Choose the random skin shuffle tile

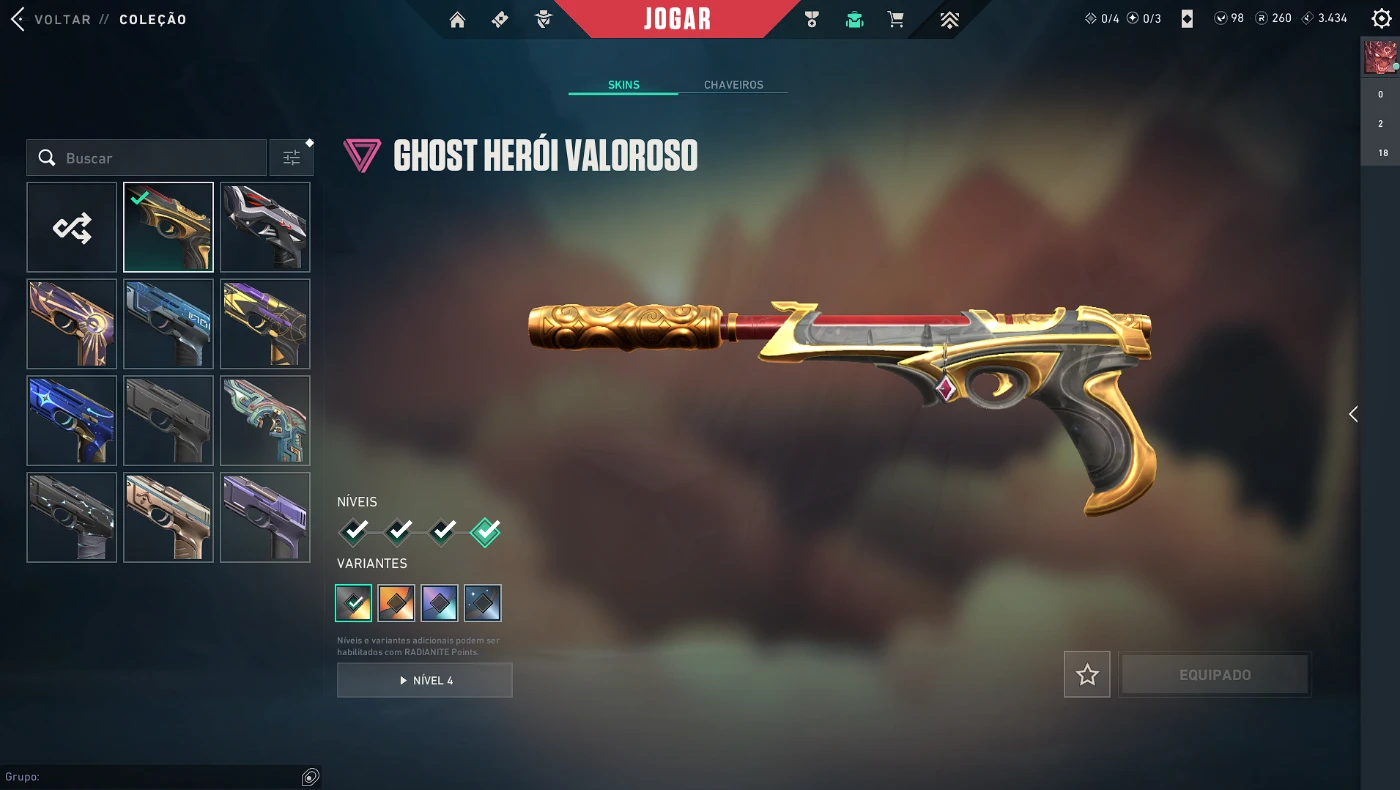point(72,228)
